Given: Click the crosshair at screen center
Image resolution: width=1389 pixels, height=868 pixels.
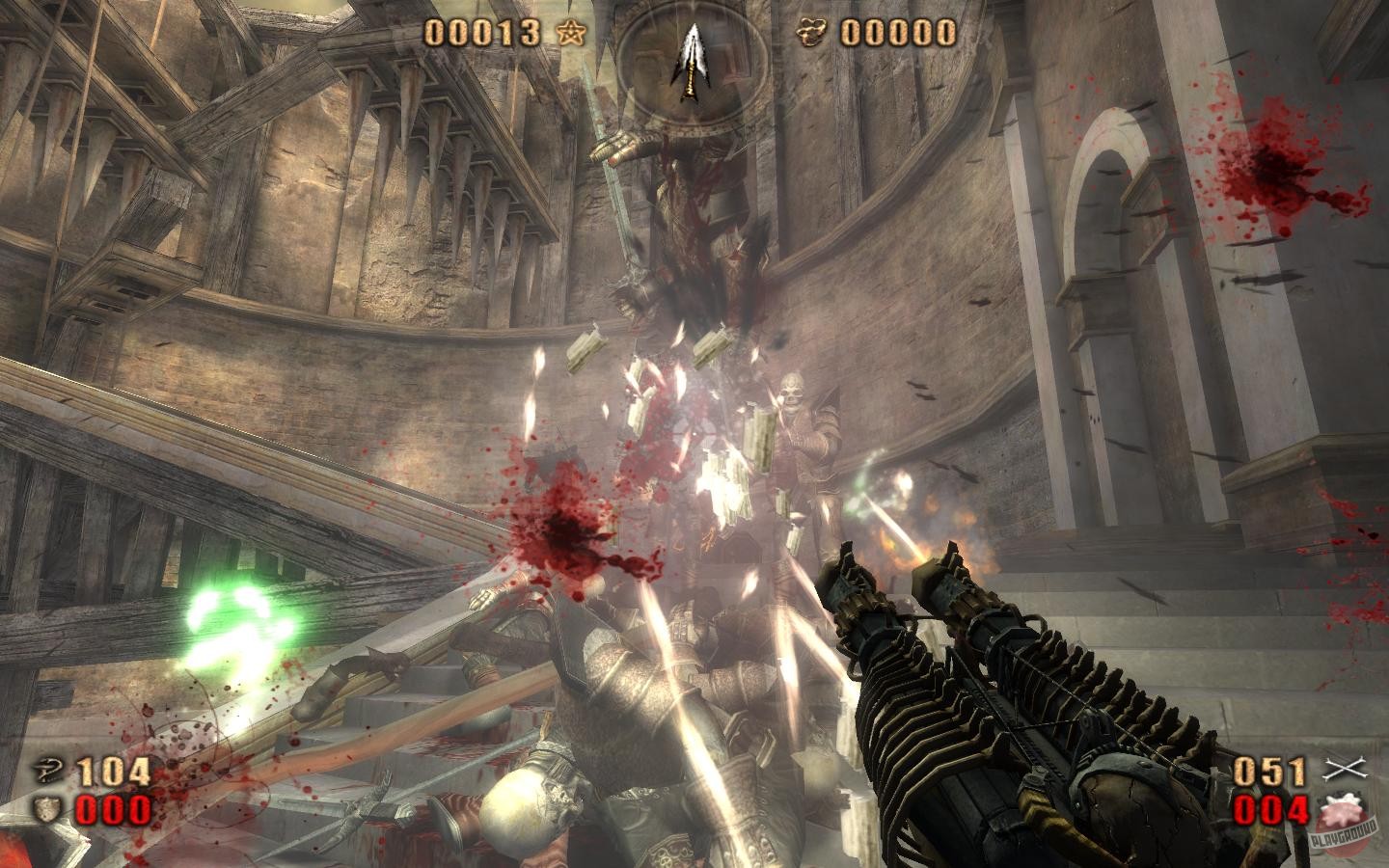Looking at the screenshot, I should coord(694,434).
